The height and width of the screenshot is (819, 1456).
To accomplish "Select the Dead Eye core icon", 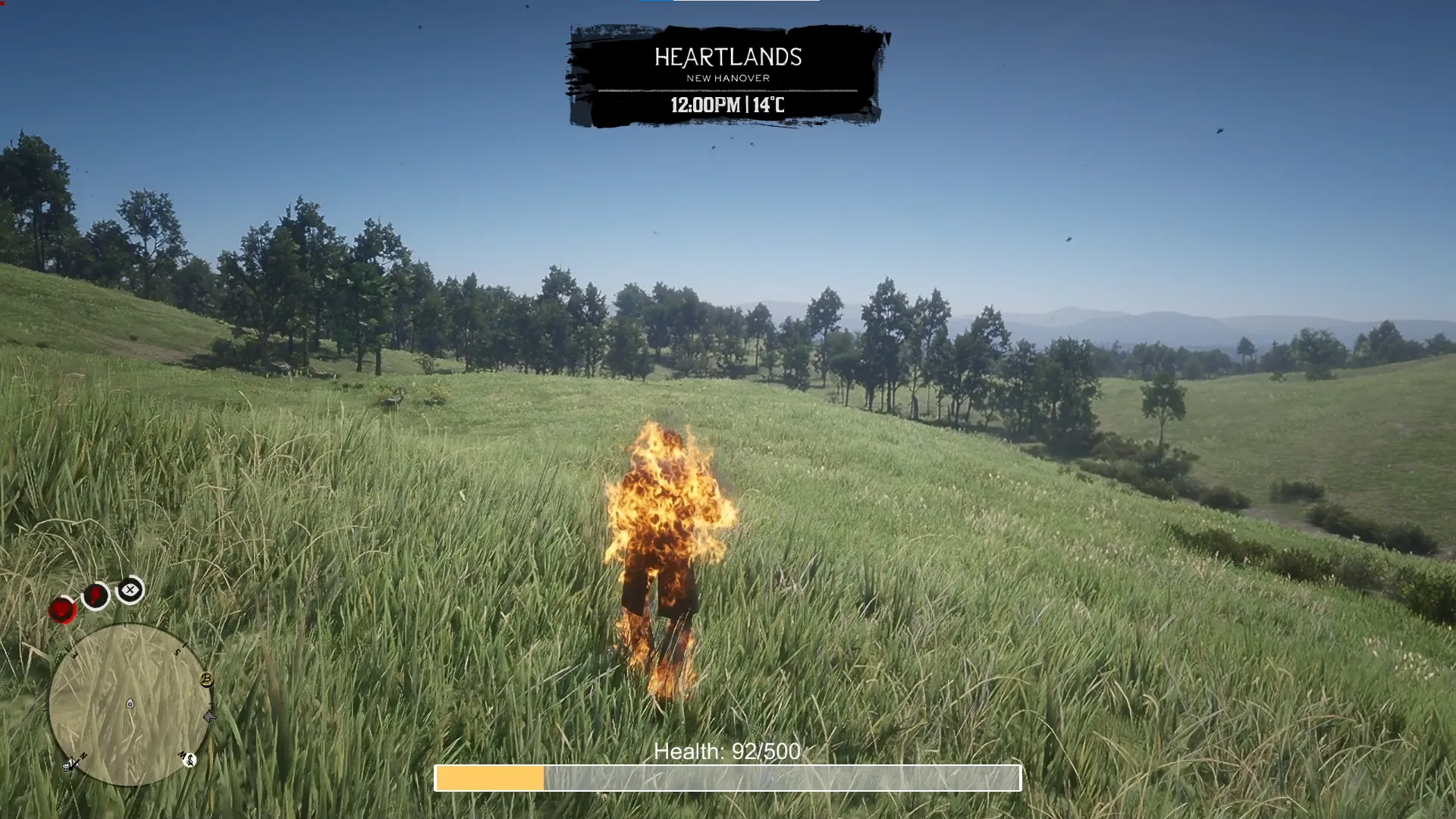I will click(130, 590).
